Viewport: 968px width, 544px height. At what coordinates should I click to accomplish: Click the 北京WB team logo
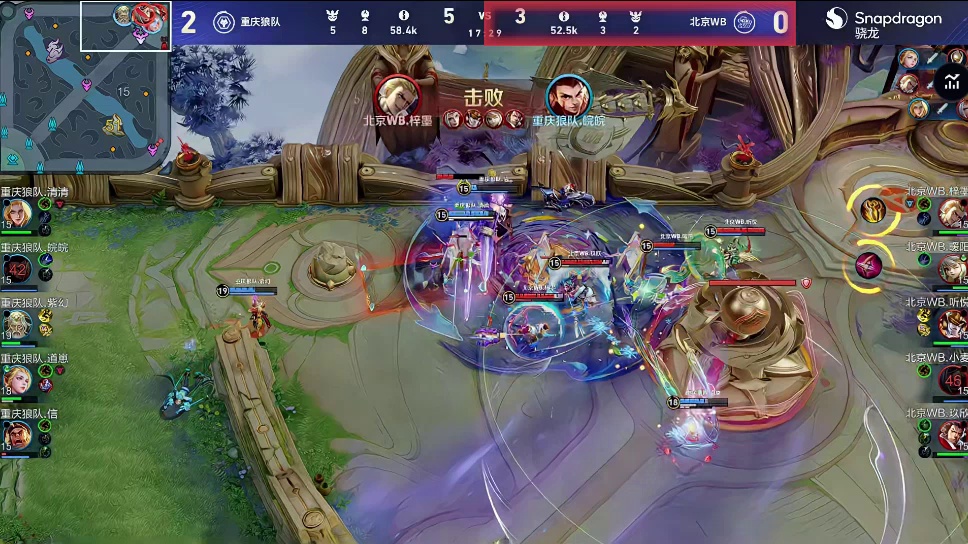pos(744,22)
